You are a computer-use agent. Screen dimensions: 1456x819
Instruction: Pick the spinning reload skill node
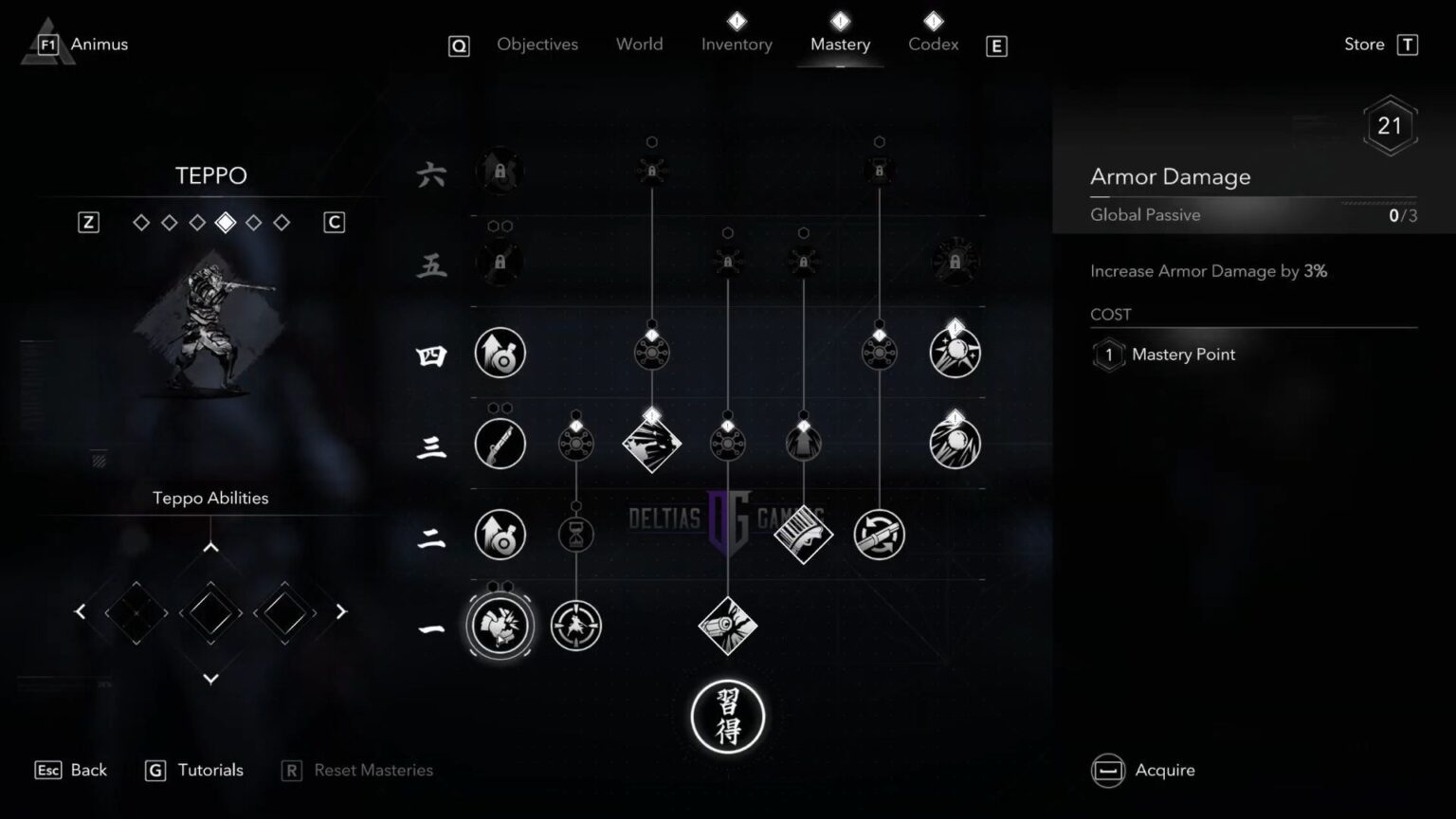click(879, 535)
